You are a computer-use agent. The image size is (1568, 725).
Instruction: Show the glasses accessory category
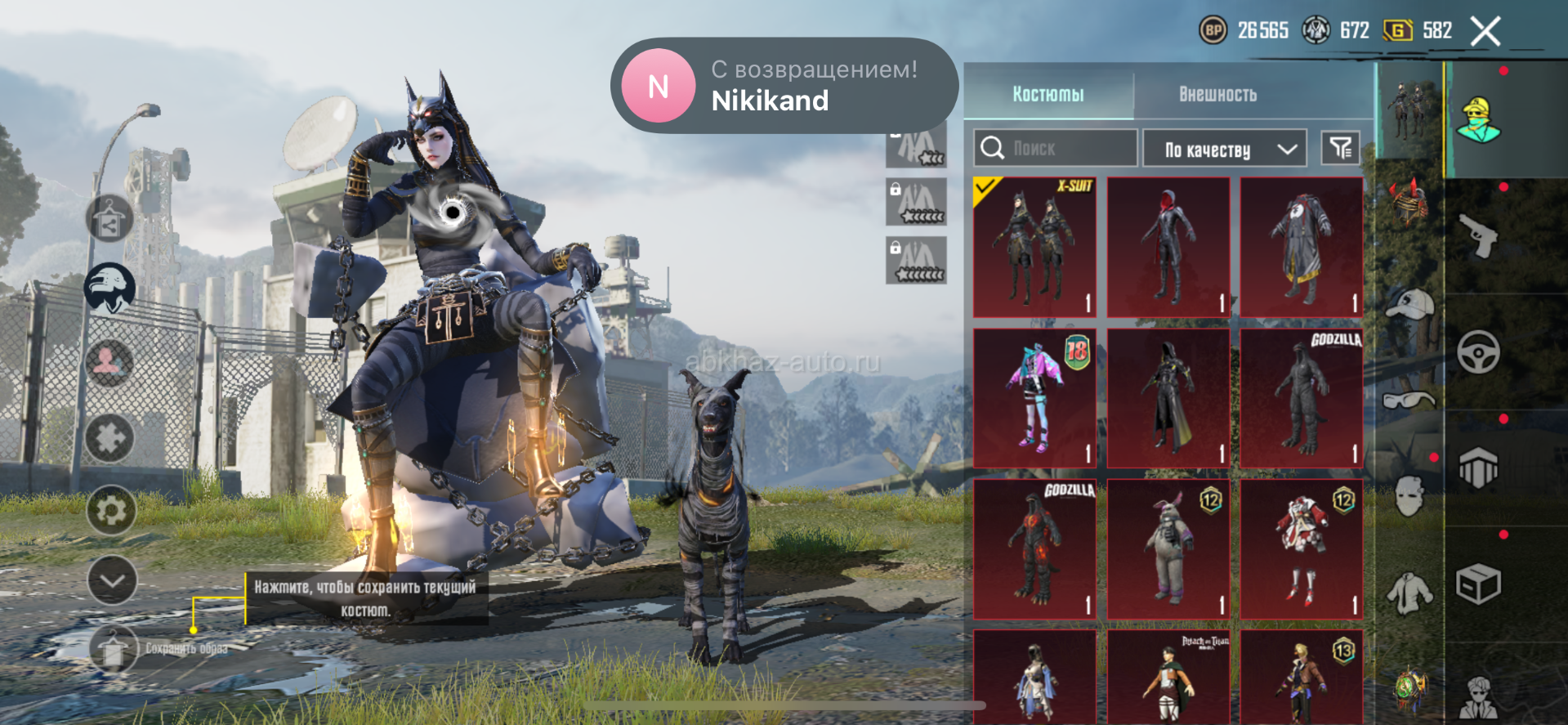tap(1409, 400)
